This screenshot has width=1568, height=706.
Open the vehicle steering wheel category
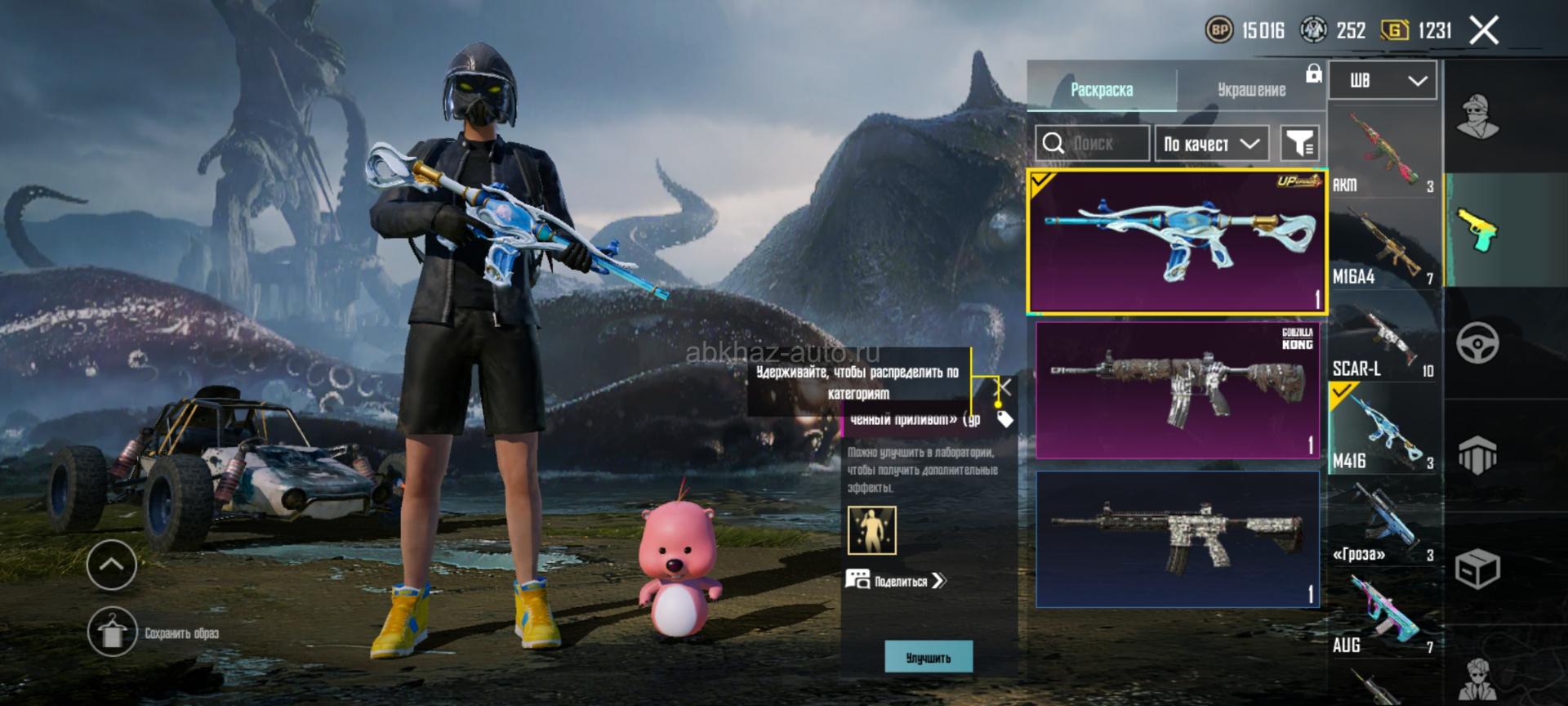coord(1477,342)
